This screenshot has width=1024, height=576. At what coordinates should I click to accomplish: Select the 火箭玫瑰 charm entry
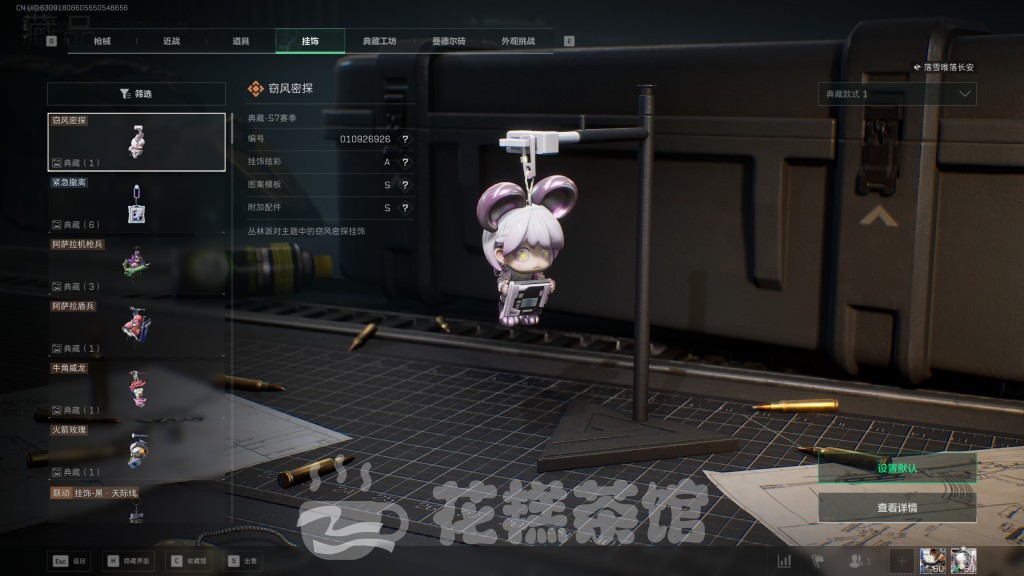tap(137, 451)
